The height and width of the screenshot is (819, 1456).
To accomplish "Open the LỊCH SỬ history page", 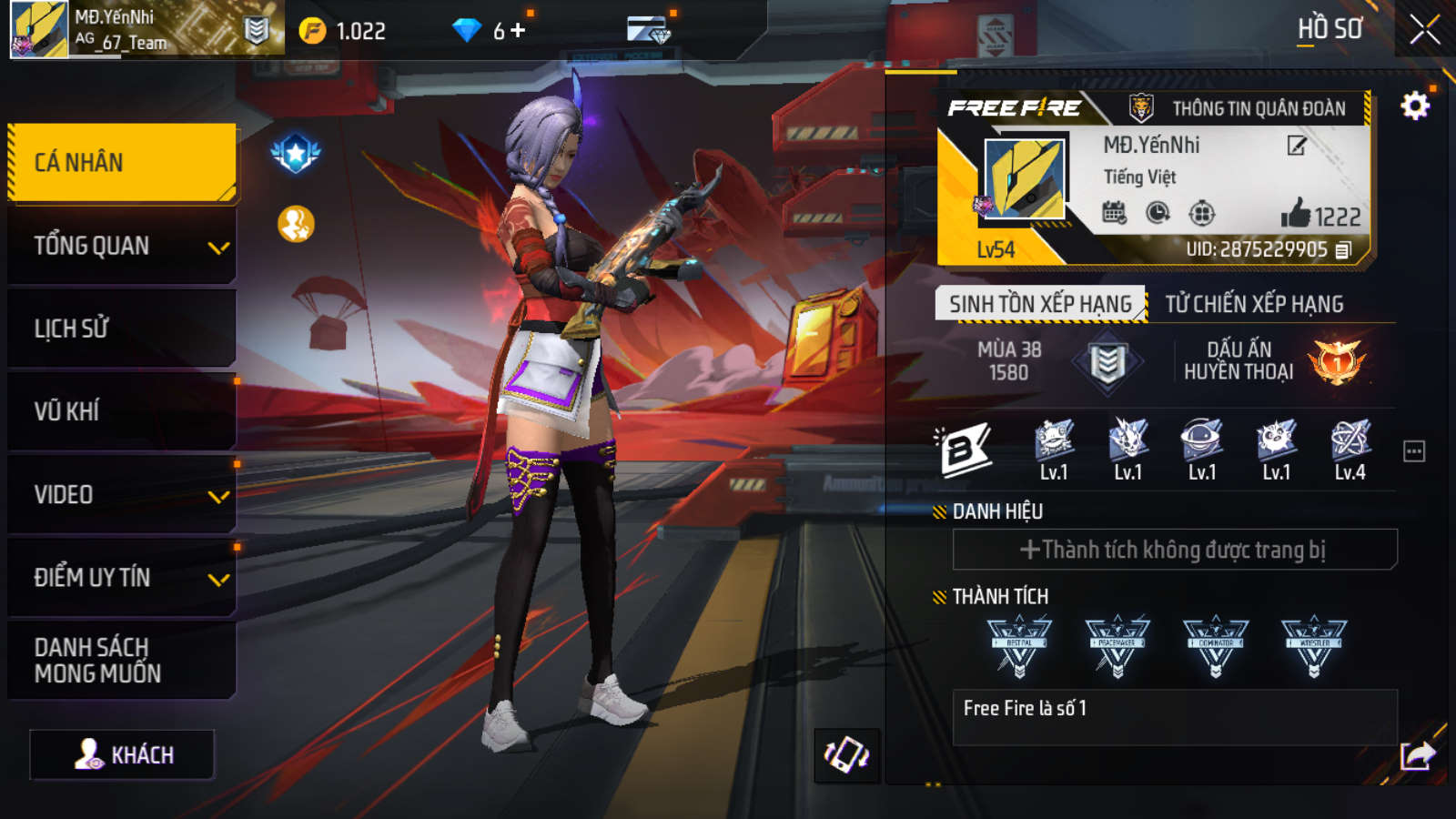I will (122, 329).
